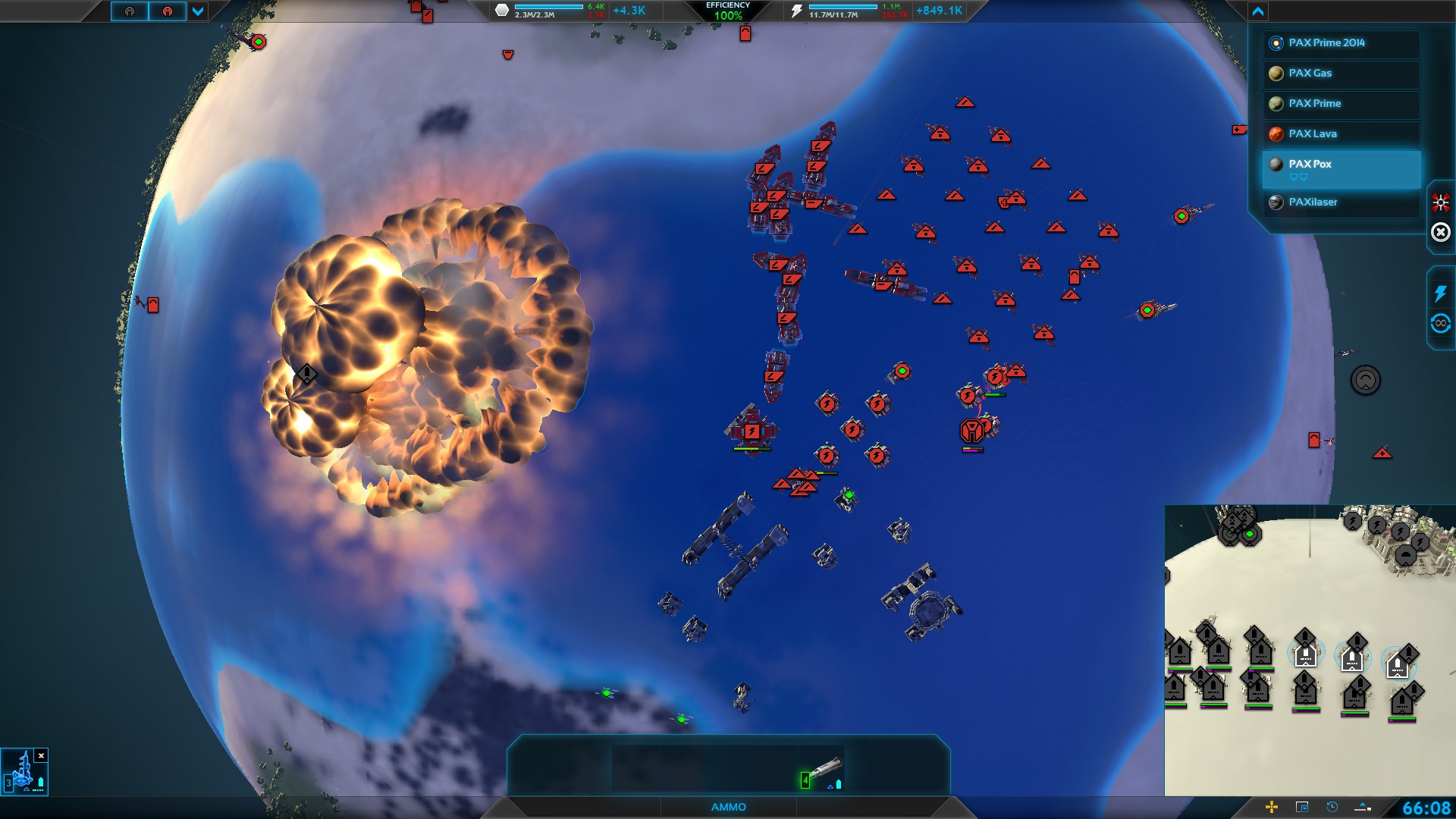Click the white circled X cancel button

tap(1440, 232)
